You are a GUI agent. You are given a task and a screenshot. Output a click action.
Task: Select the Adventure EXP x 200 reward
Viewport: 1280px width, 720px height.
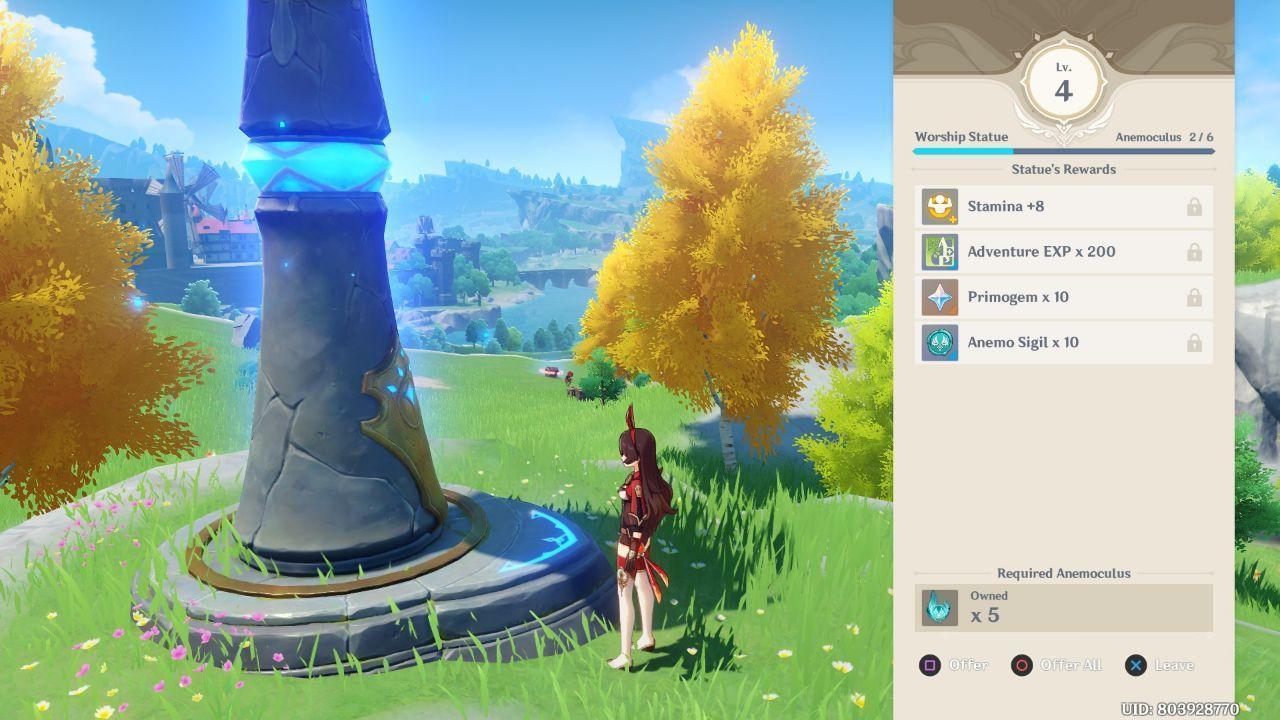tap(1063, 252)
